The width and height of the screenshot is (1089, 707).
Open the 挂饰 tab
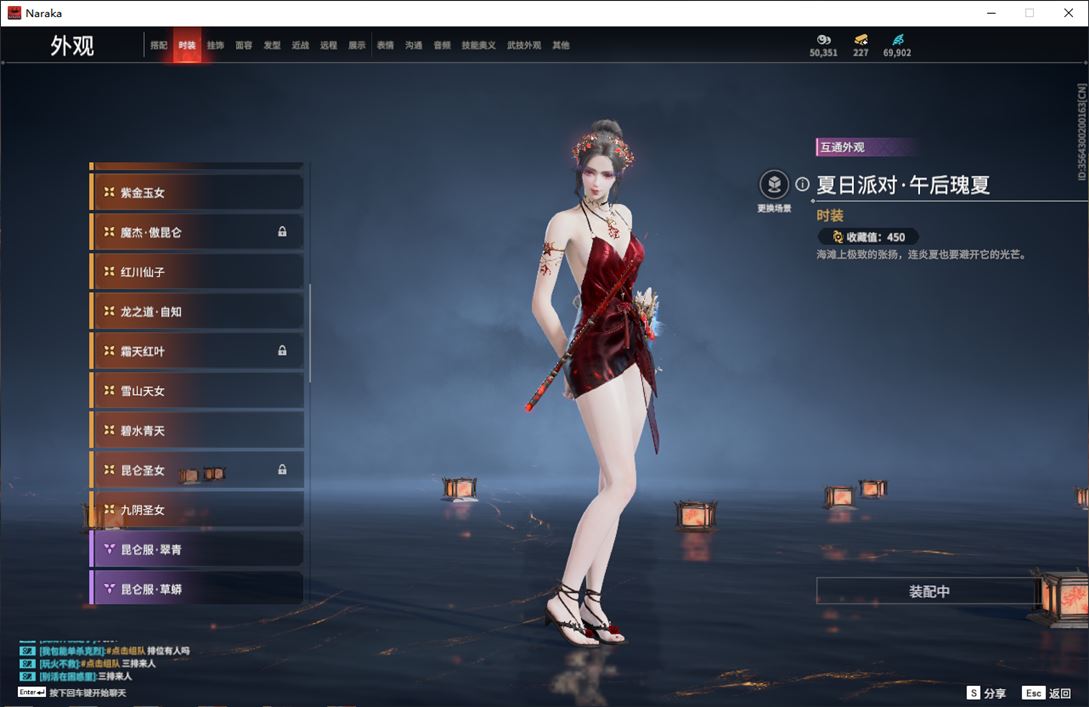pos(215,46)
